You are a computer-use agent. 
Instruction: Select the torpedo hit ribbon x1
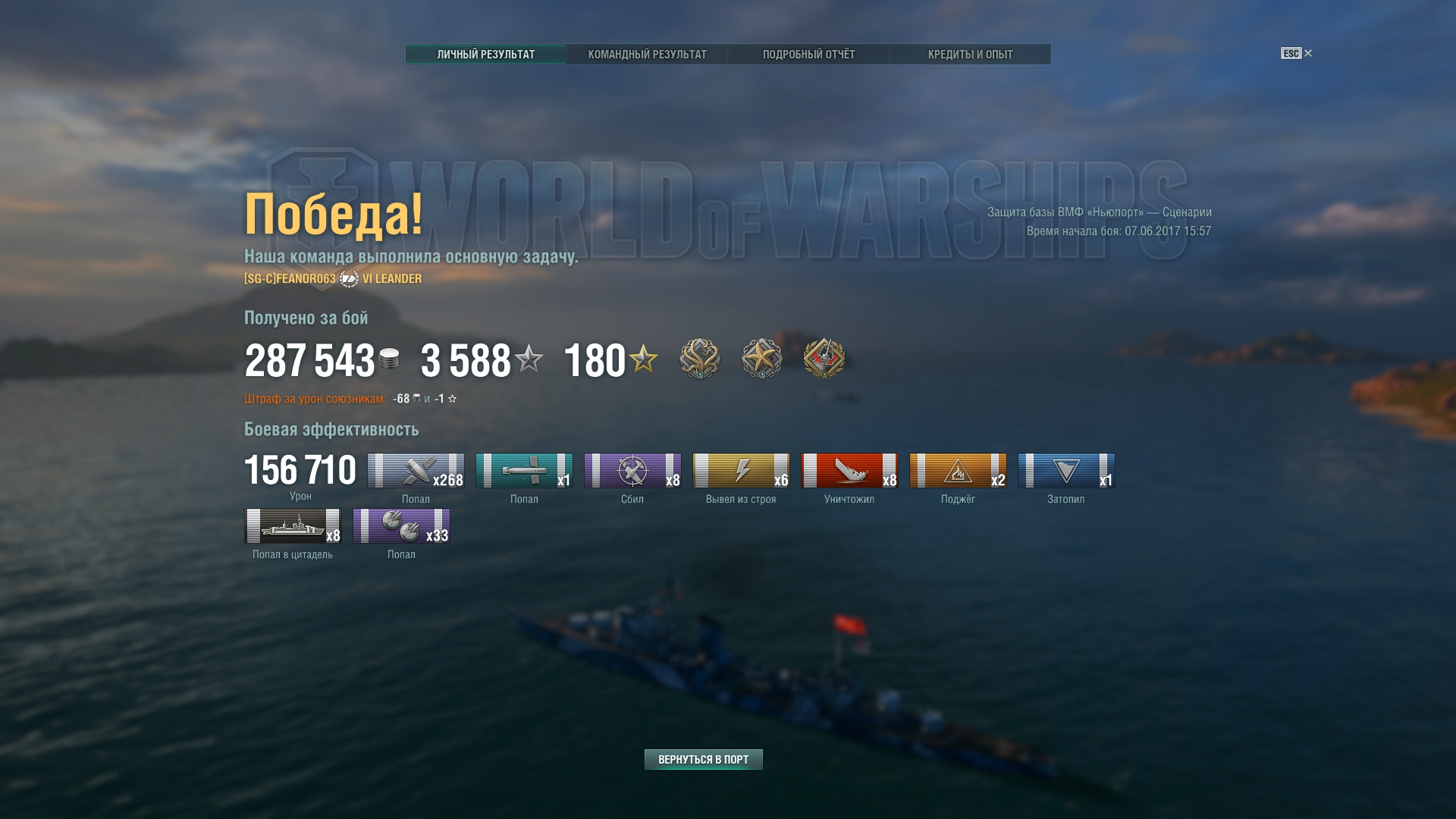click(x=524, y=471)
